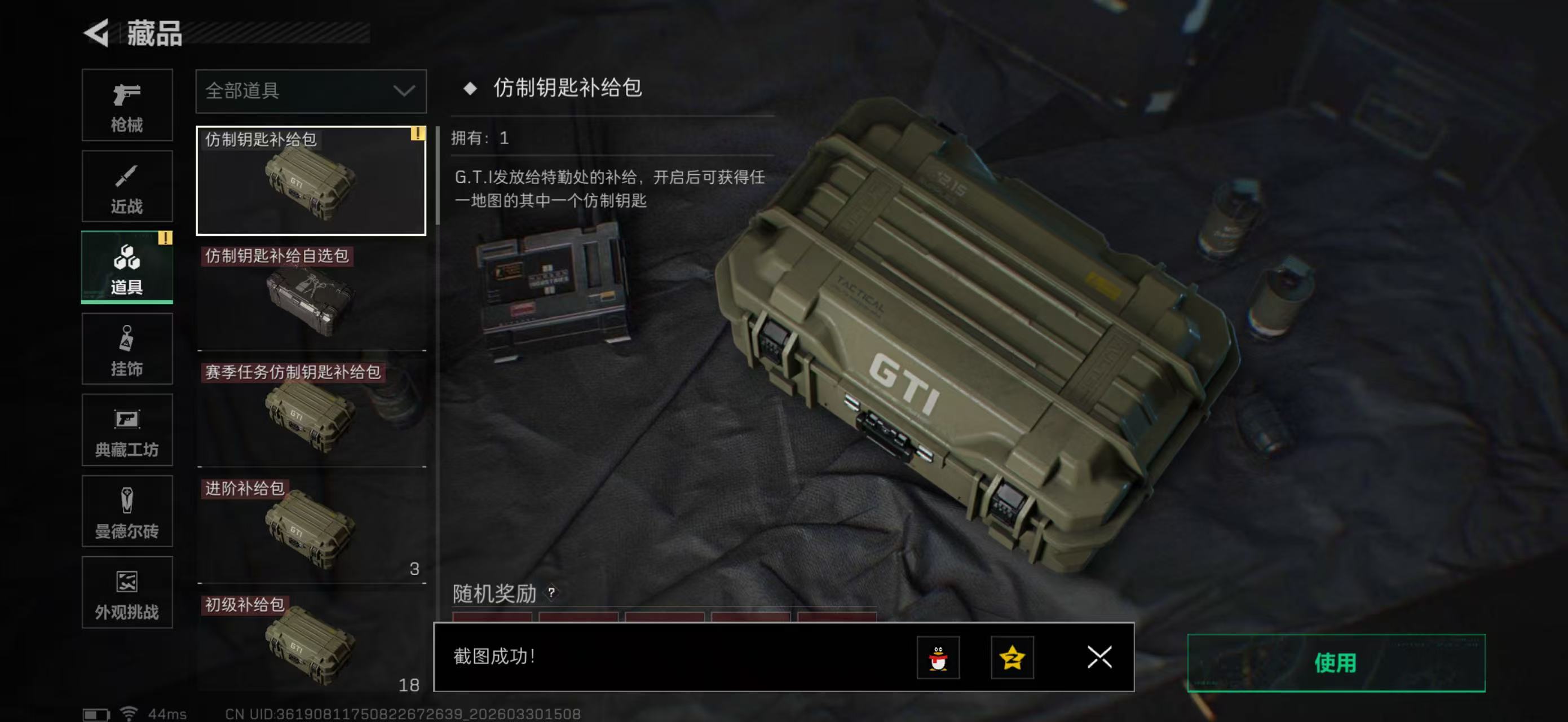Open the 典藏工坊 collection workshop
The width and height of the screenshot is (1568, 722).
tap(127, 430)
